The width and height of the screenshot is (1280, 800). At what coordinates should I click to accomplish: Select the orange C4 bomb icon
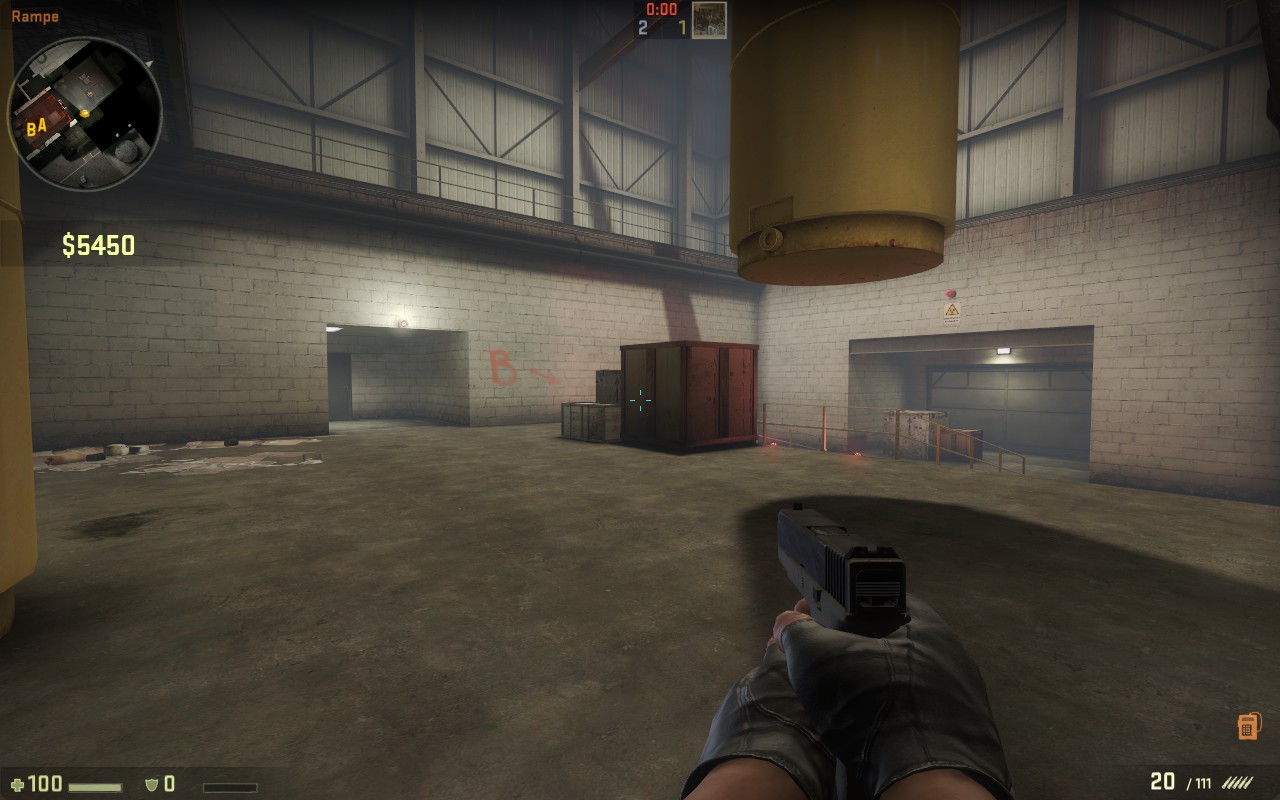click(x=1247, y=726)
